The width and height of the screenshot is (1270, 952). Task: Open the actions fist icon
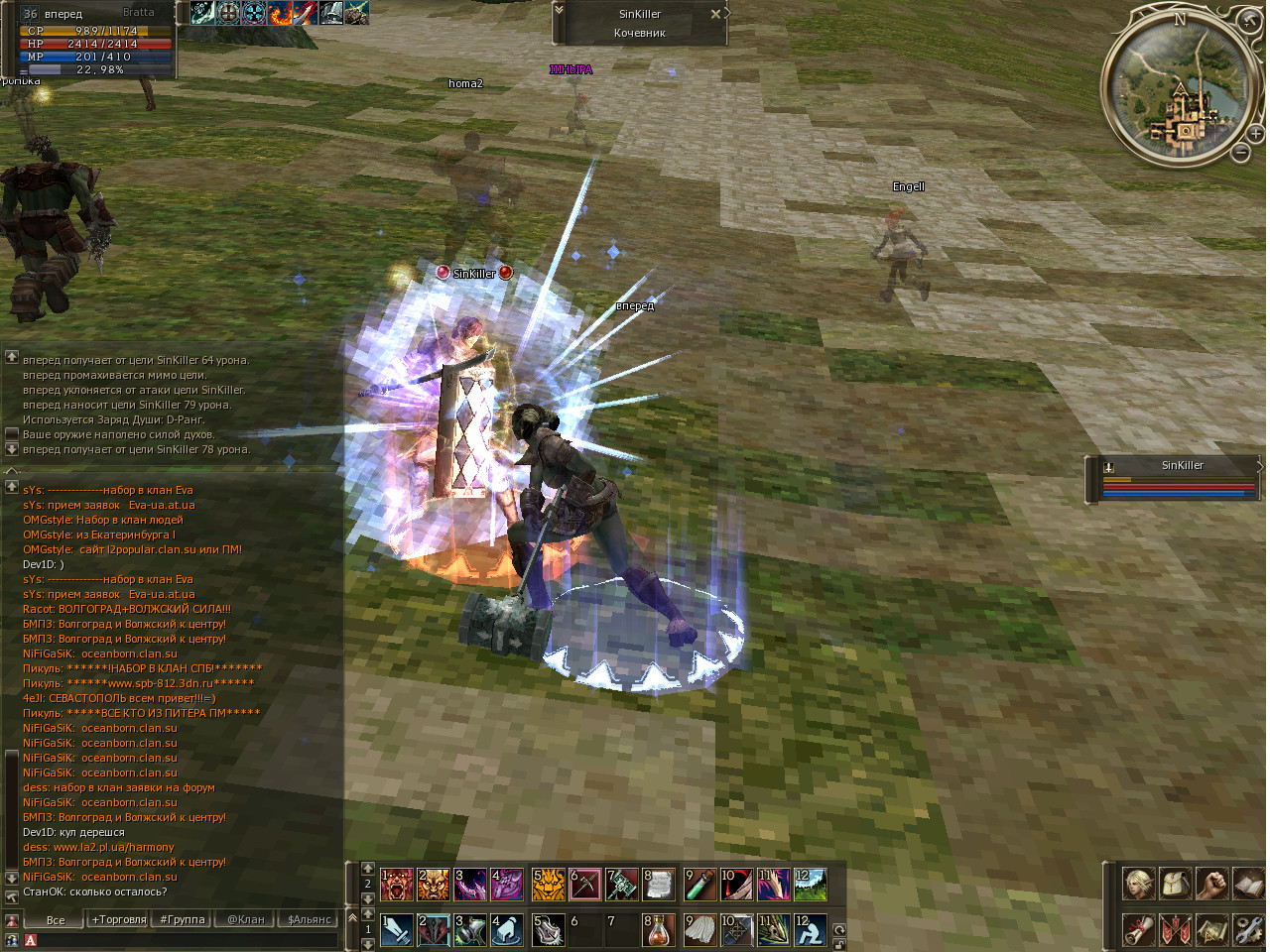(x=1211, y=884)
